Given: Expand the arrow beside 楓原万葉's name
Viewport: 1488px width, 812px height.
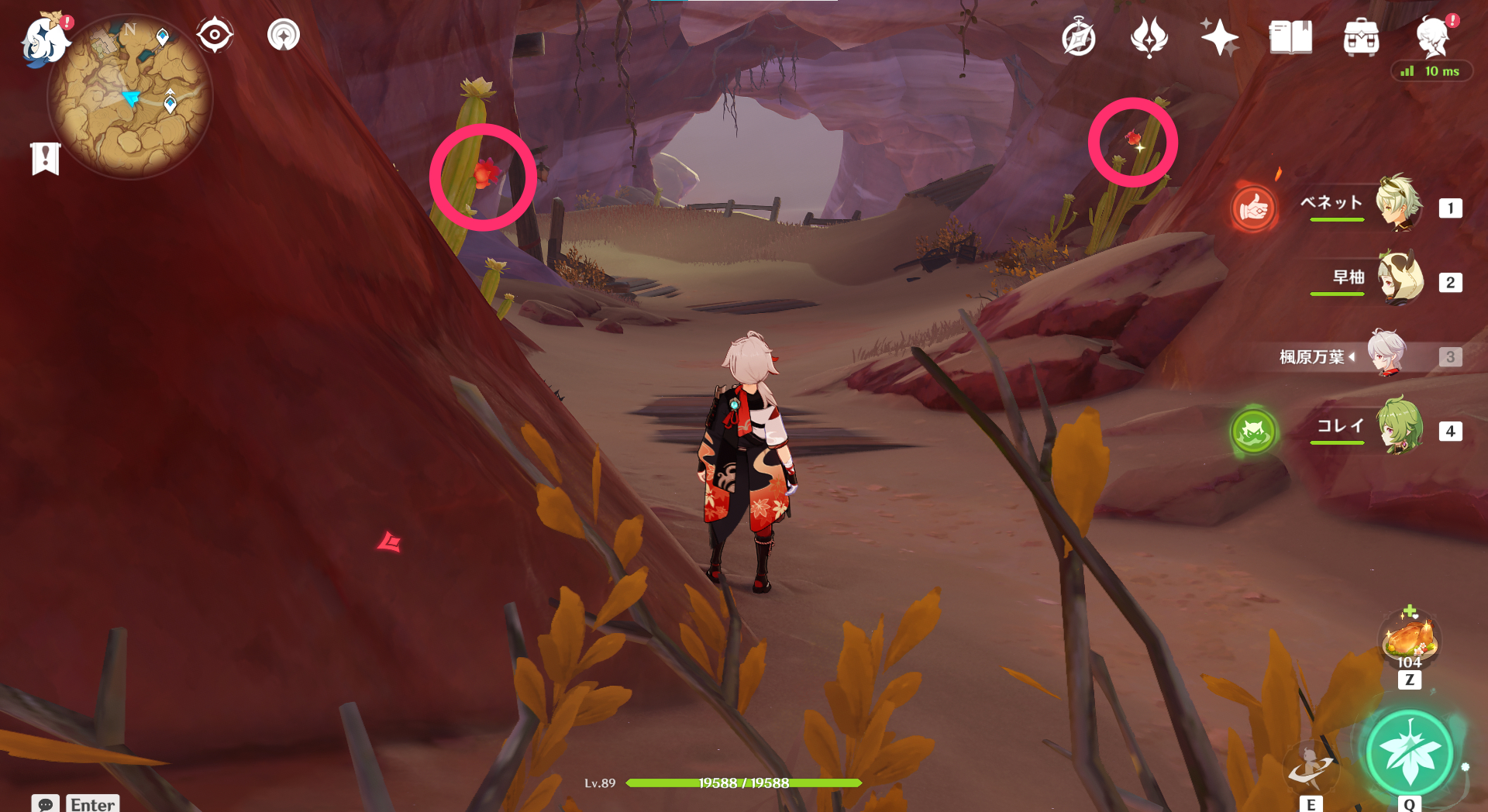Looking at the screenshot, I should point(1352,357).
